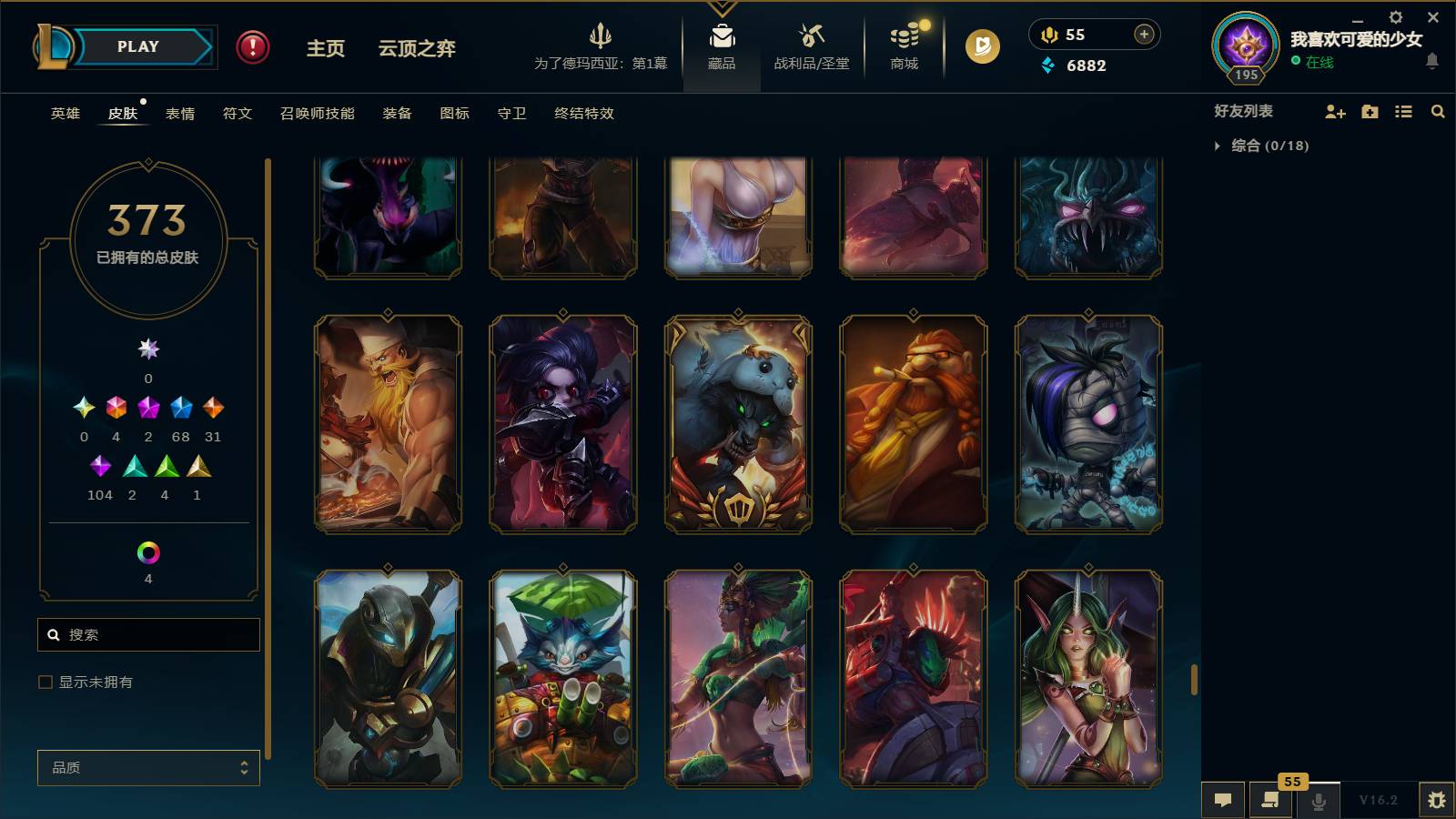Collapse the chevron above the 藏品 tab

pyautogui.click(x=722, y=7)
